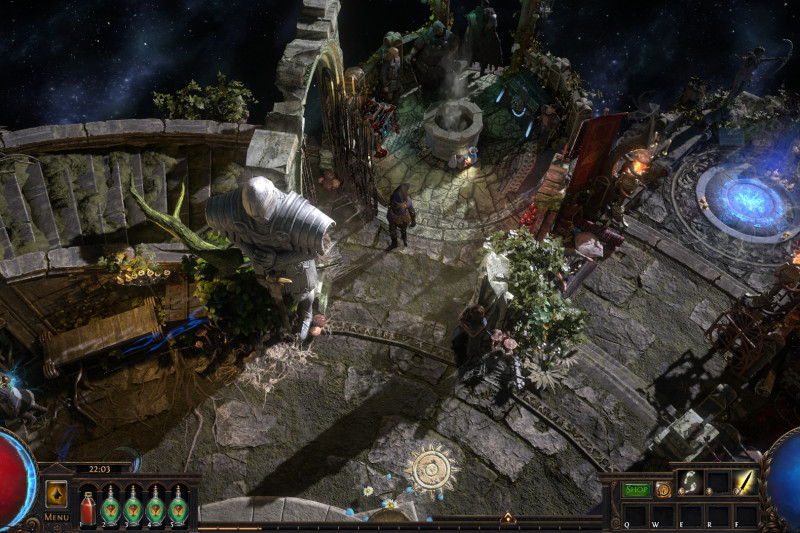
Task: Use the red life flask
Action: 88,506
